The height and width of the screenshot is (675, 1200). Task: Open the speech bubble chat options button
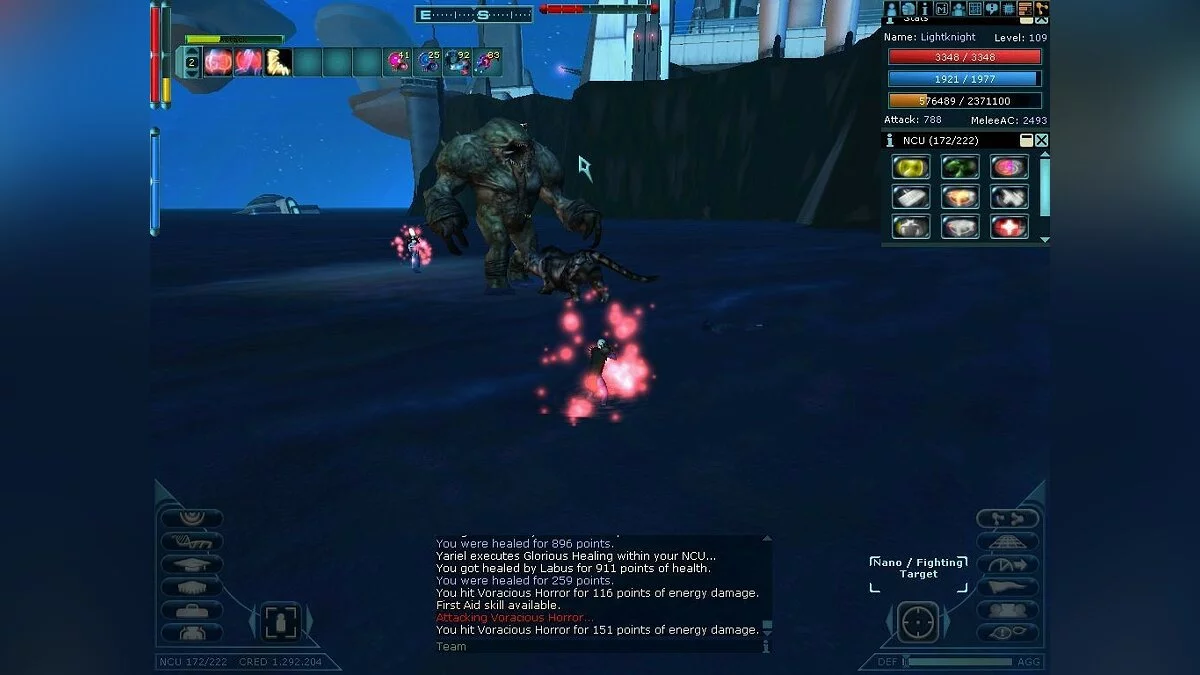click(991, 9)
